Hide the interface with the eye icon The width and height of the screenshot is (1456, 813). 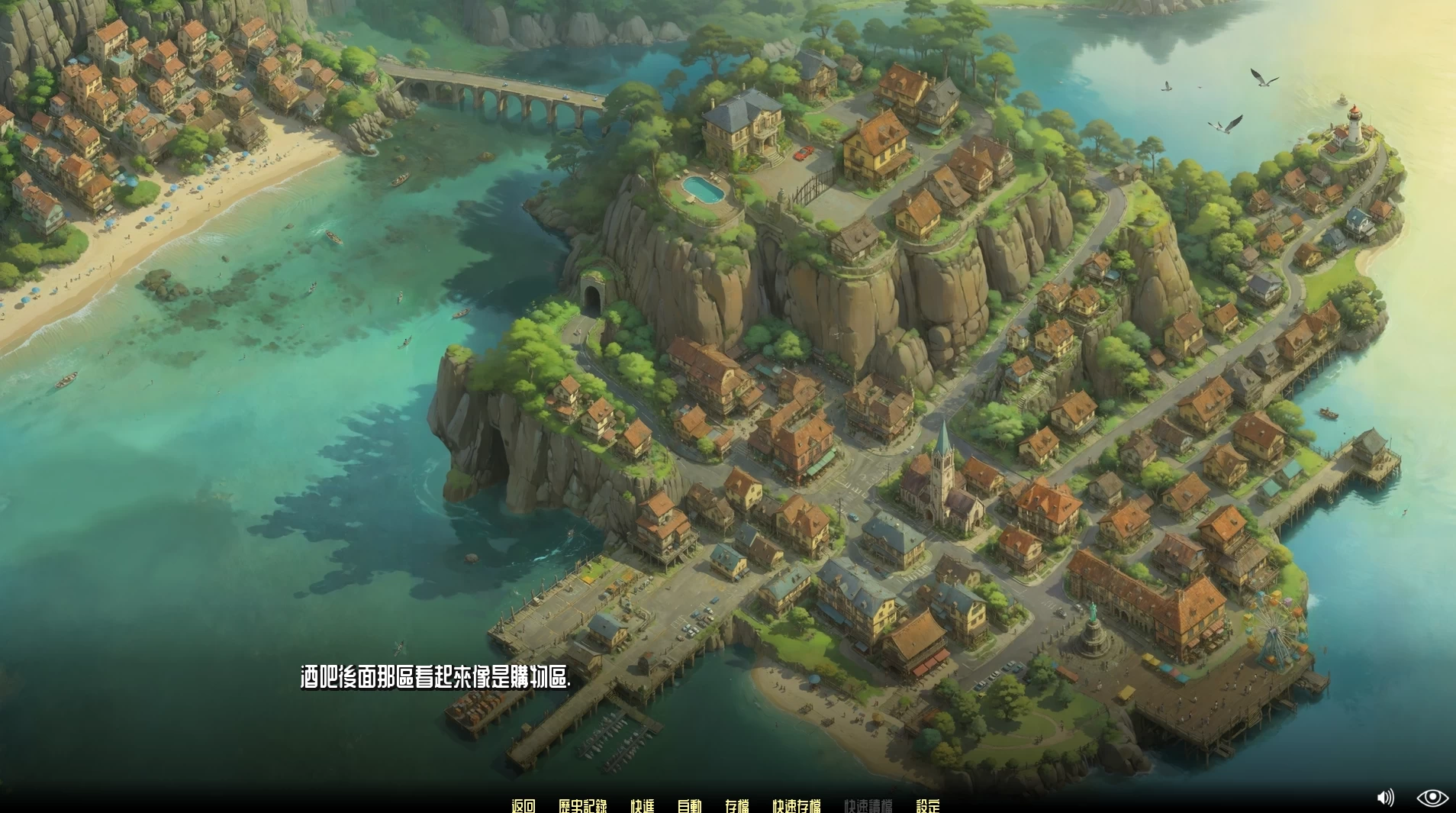click(1432, 798)
